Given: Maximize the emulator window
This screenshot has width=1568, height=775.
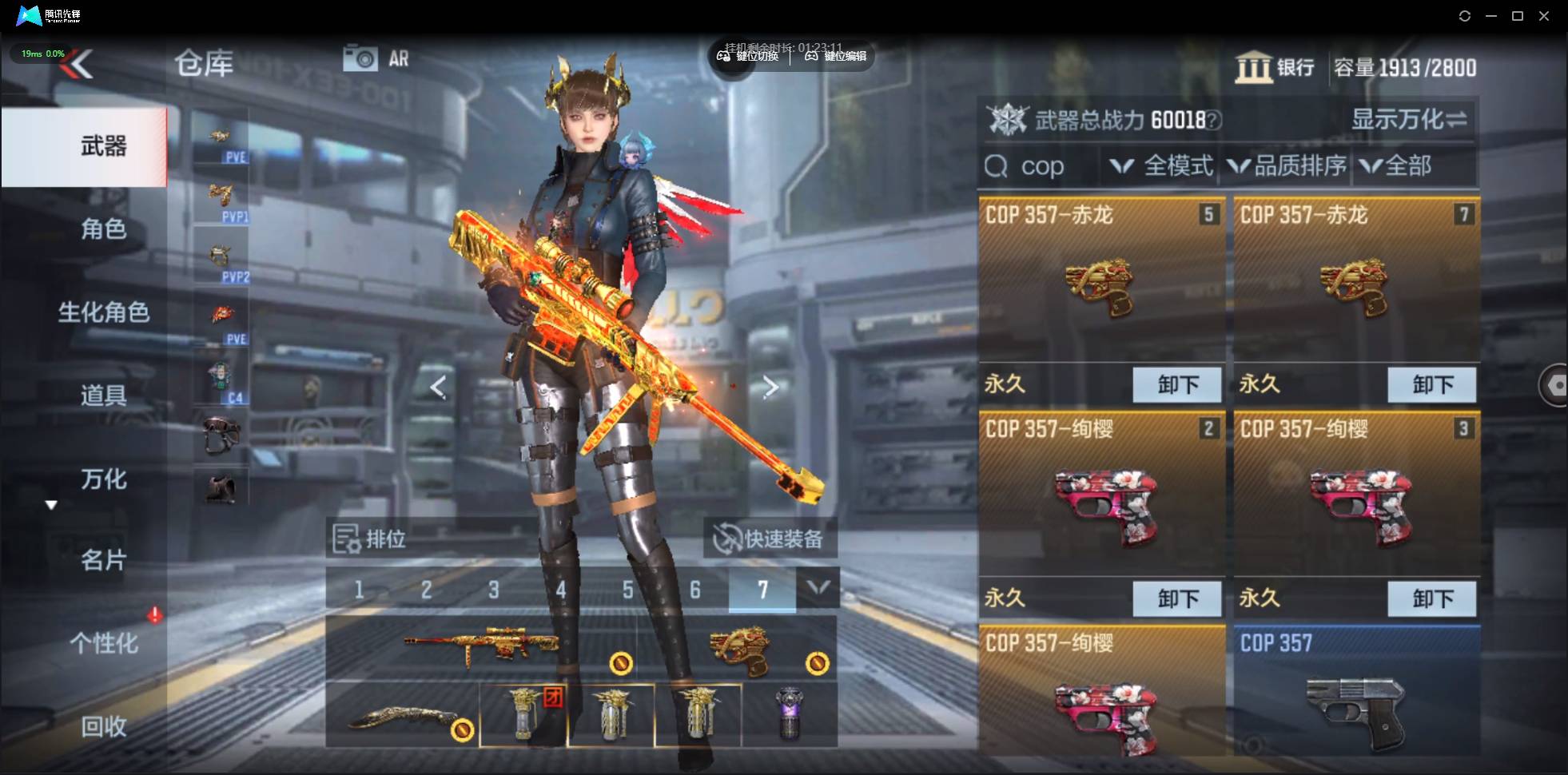Looking at the screenshot, I should (x=1518, y=16).
